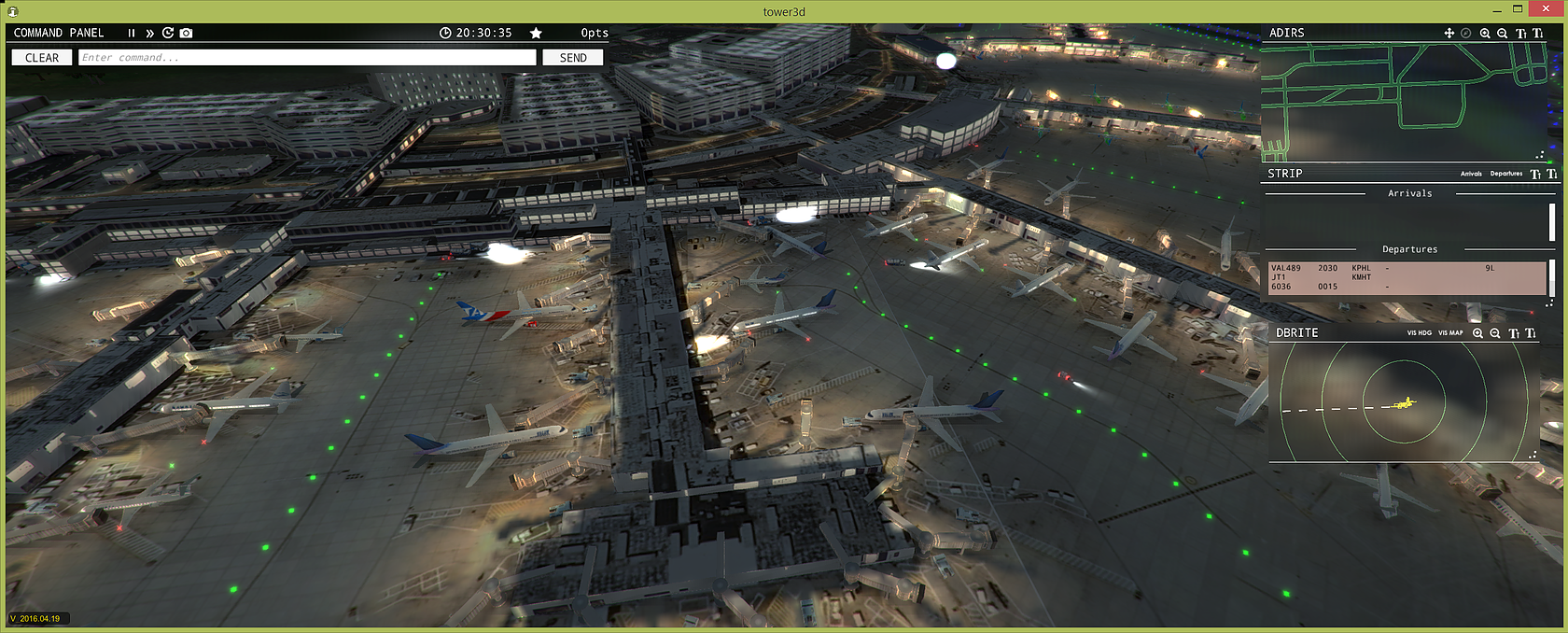Screen dimensions: 1568x633
Task: Click the circular arrow refresh icon
Action: point(168,33)
